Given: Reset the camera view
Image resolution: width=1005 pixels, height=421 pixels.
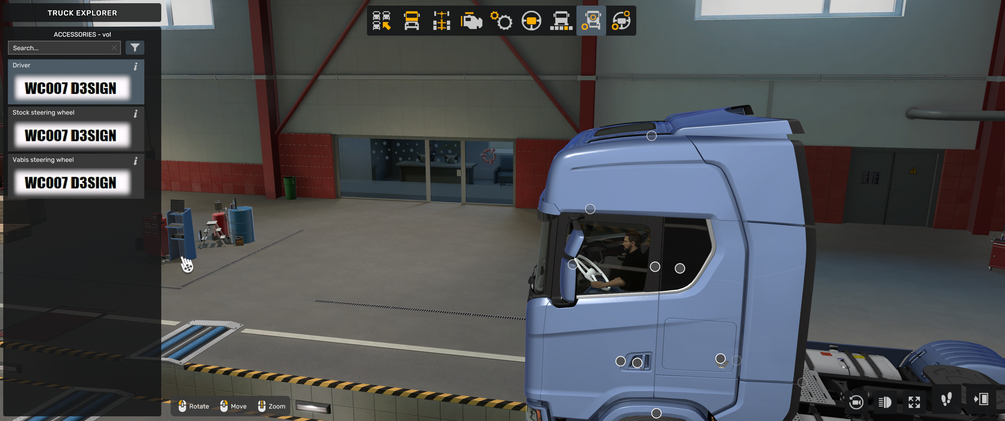Looking at the screenshot, I should [856, 401].
